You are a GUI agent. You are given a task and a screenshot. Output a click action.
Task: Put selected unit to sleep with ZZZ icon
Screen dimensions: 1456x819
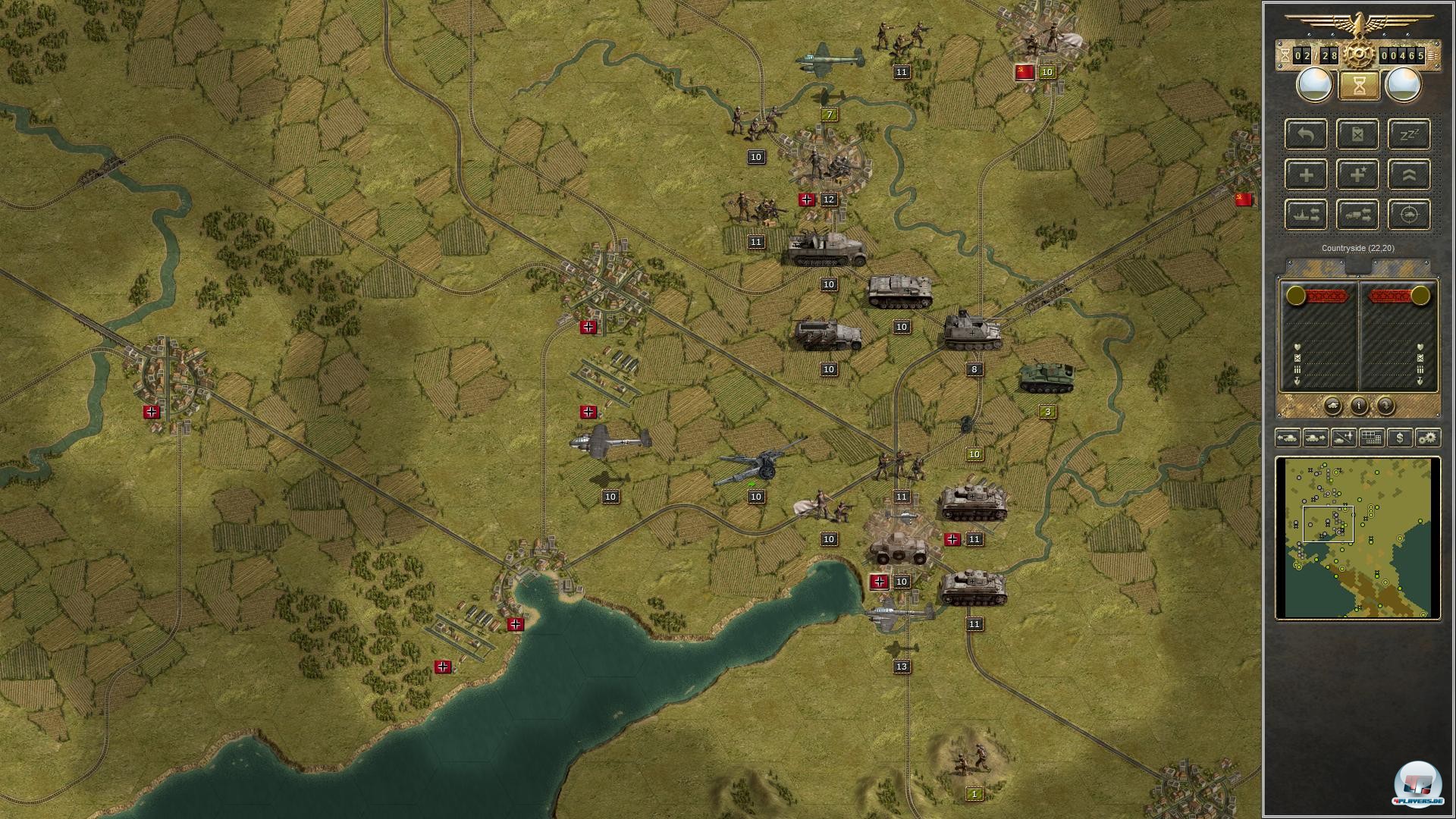click(x=1410, y=135)
